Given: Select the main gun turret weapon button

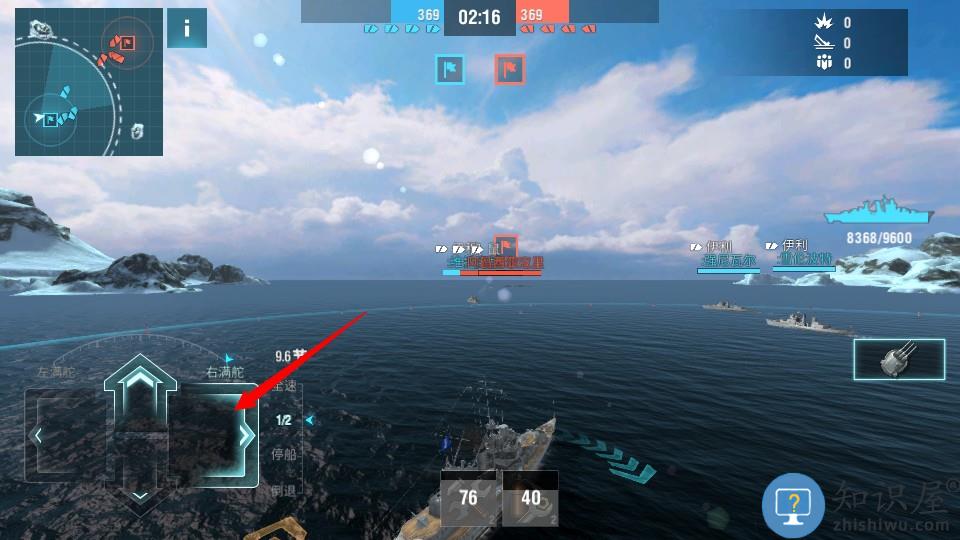Looking at the screenshot, I should (898, 360).
